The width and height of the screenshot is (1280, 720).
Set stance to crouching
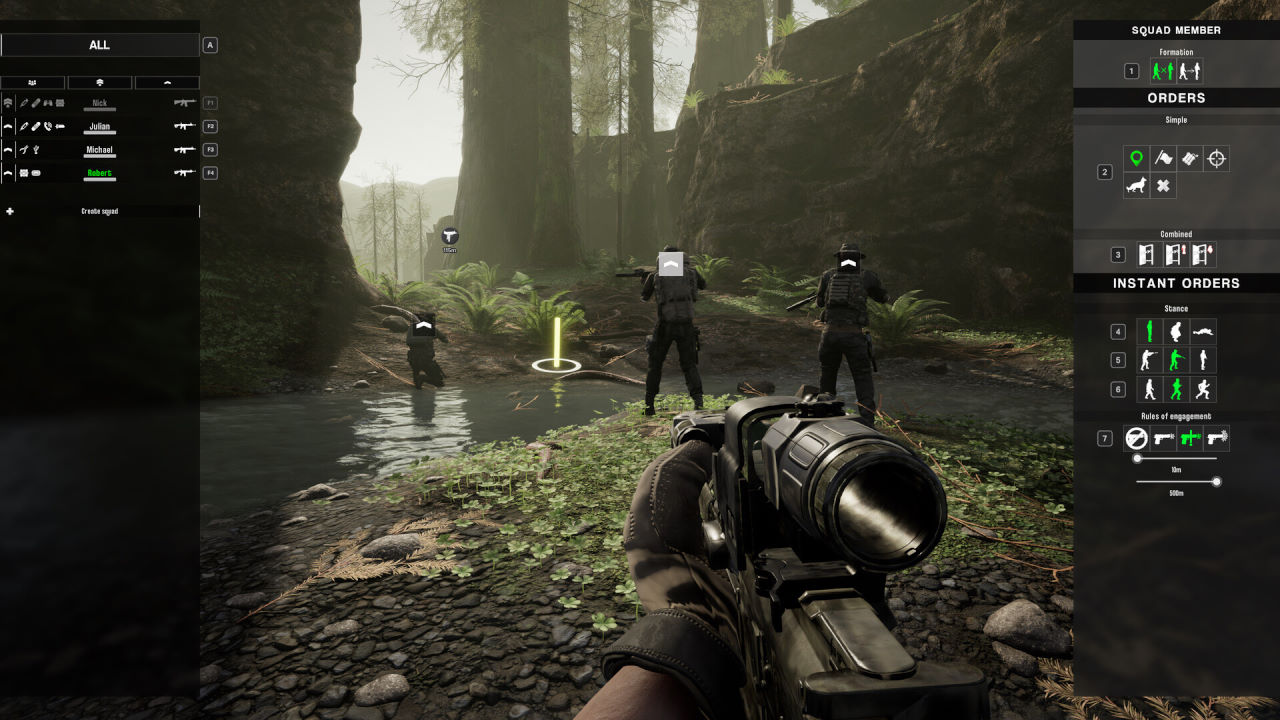tap(1176, 332)
